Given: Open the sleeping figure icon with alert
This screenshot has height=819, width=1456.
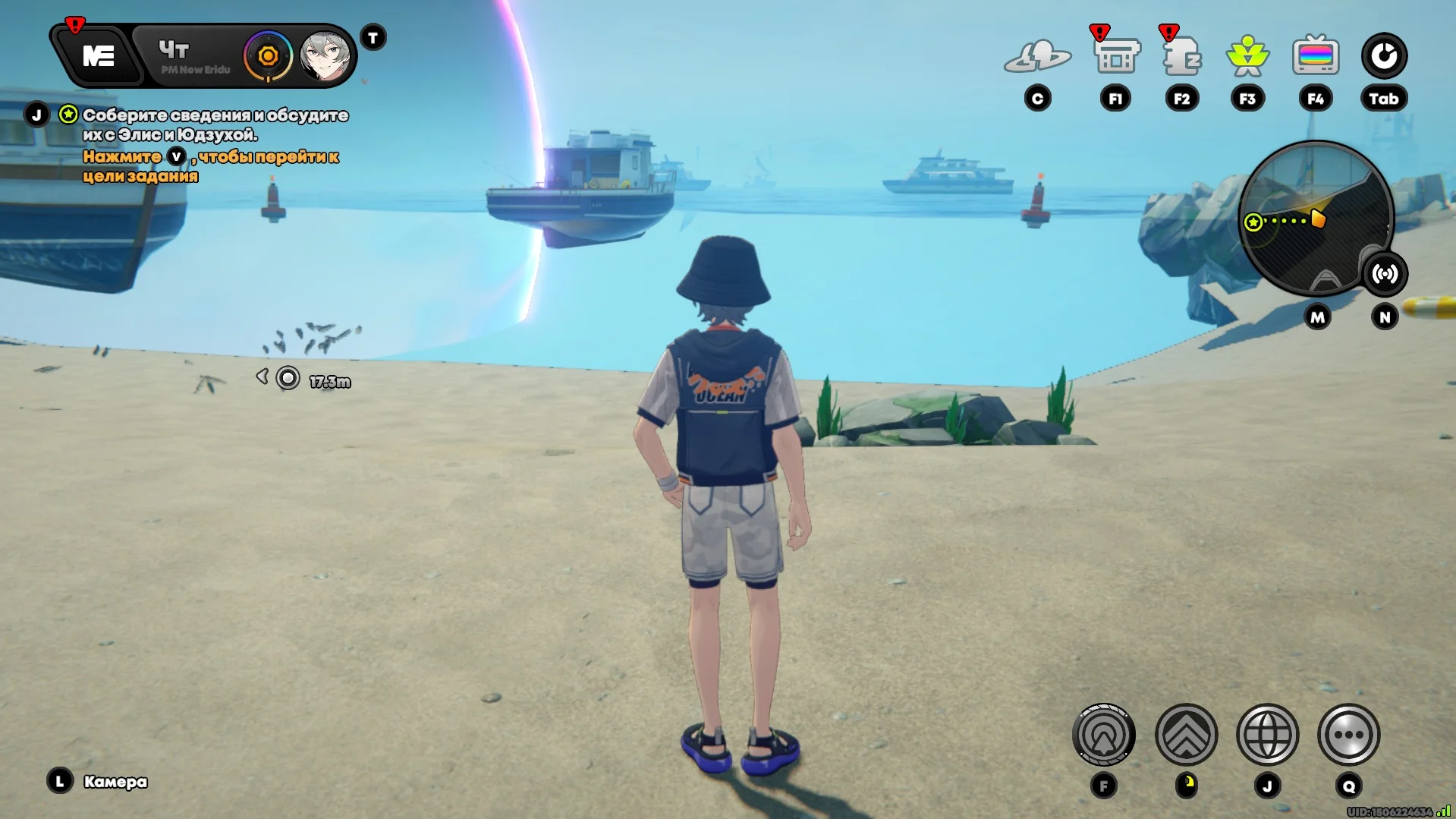Looking at the screenshot, I should 1181,56.
